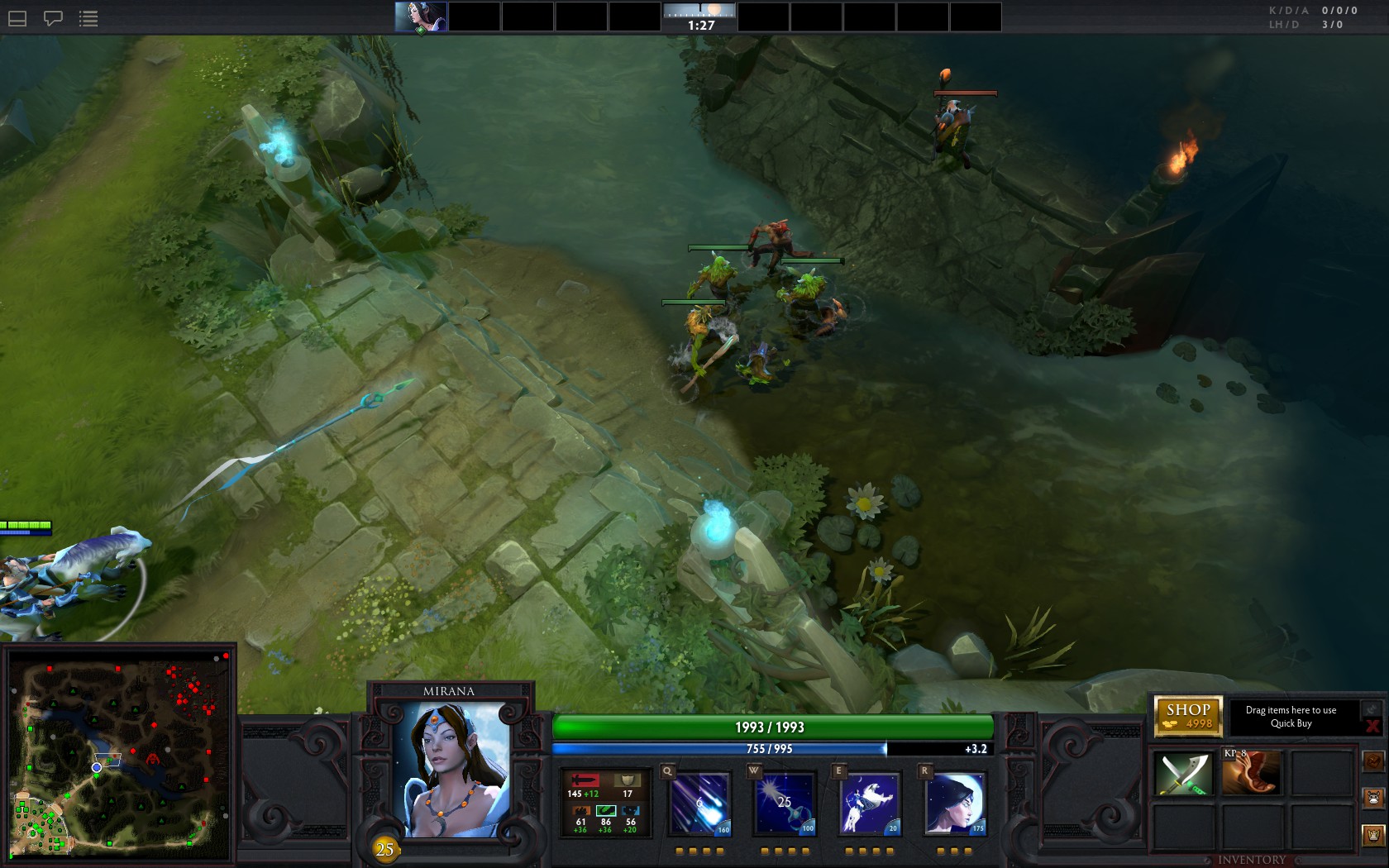Open the dashboard panel icon at top-left
Image resolution: width=1389 pixels, height=868 pixels.
pyautogui.click(x=17, y=18)
